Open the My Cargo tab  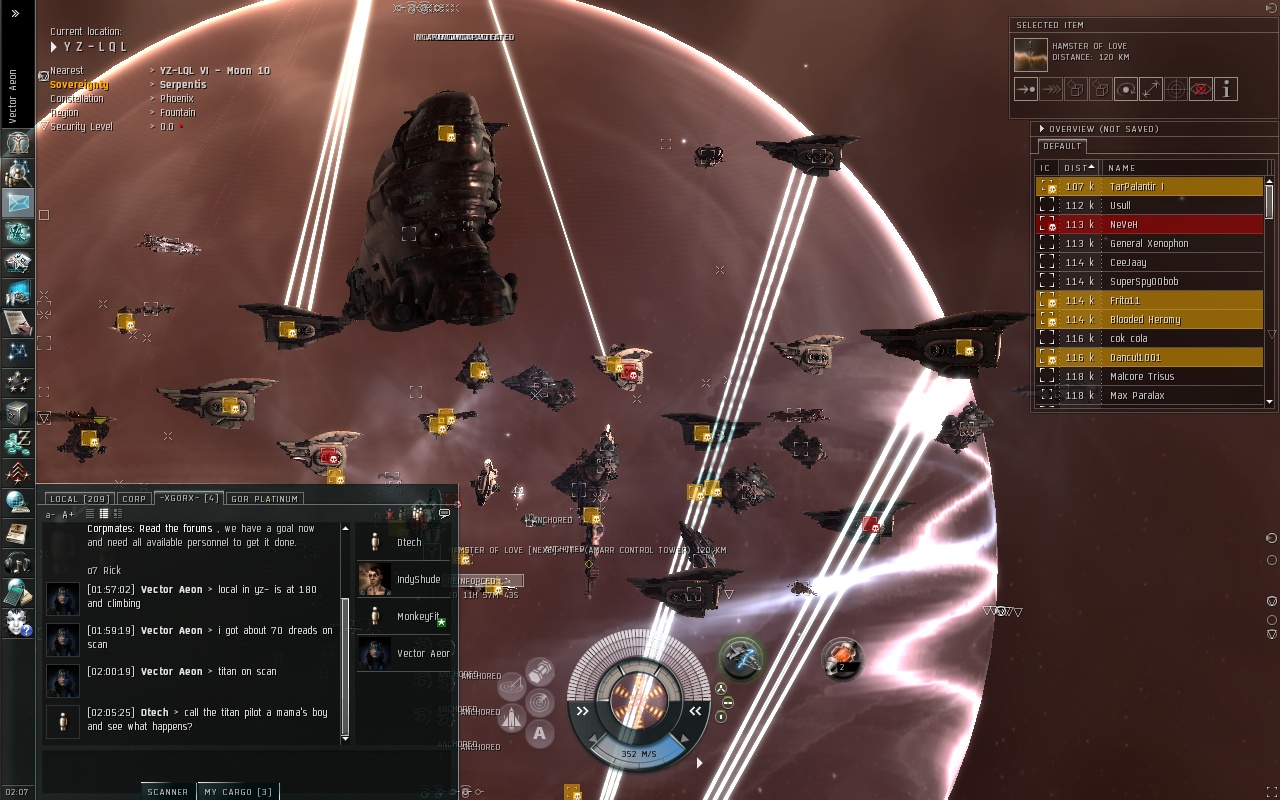pos(237,792)
